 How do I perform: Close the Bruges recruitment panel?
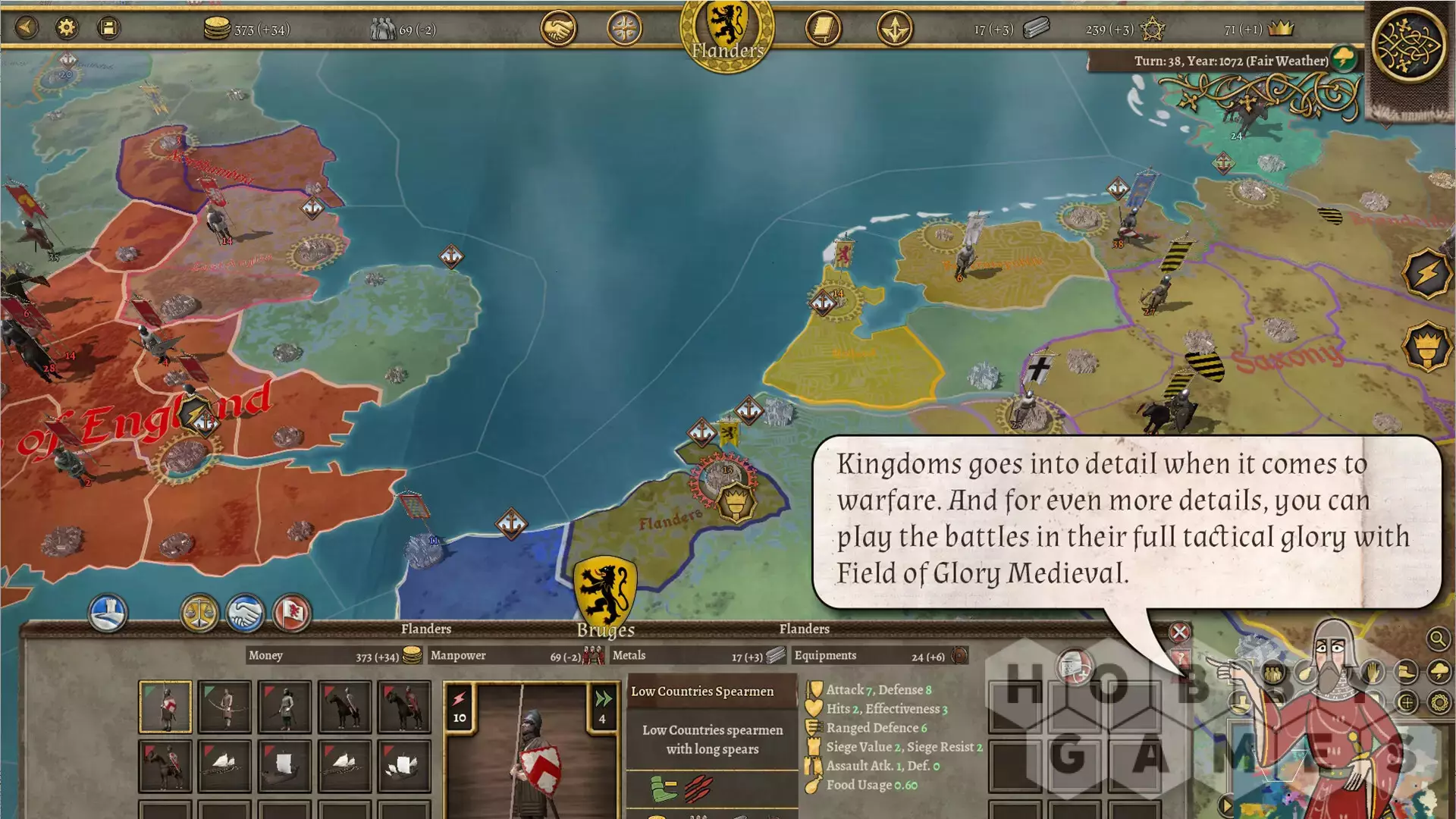(1179, 632)
